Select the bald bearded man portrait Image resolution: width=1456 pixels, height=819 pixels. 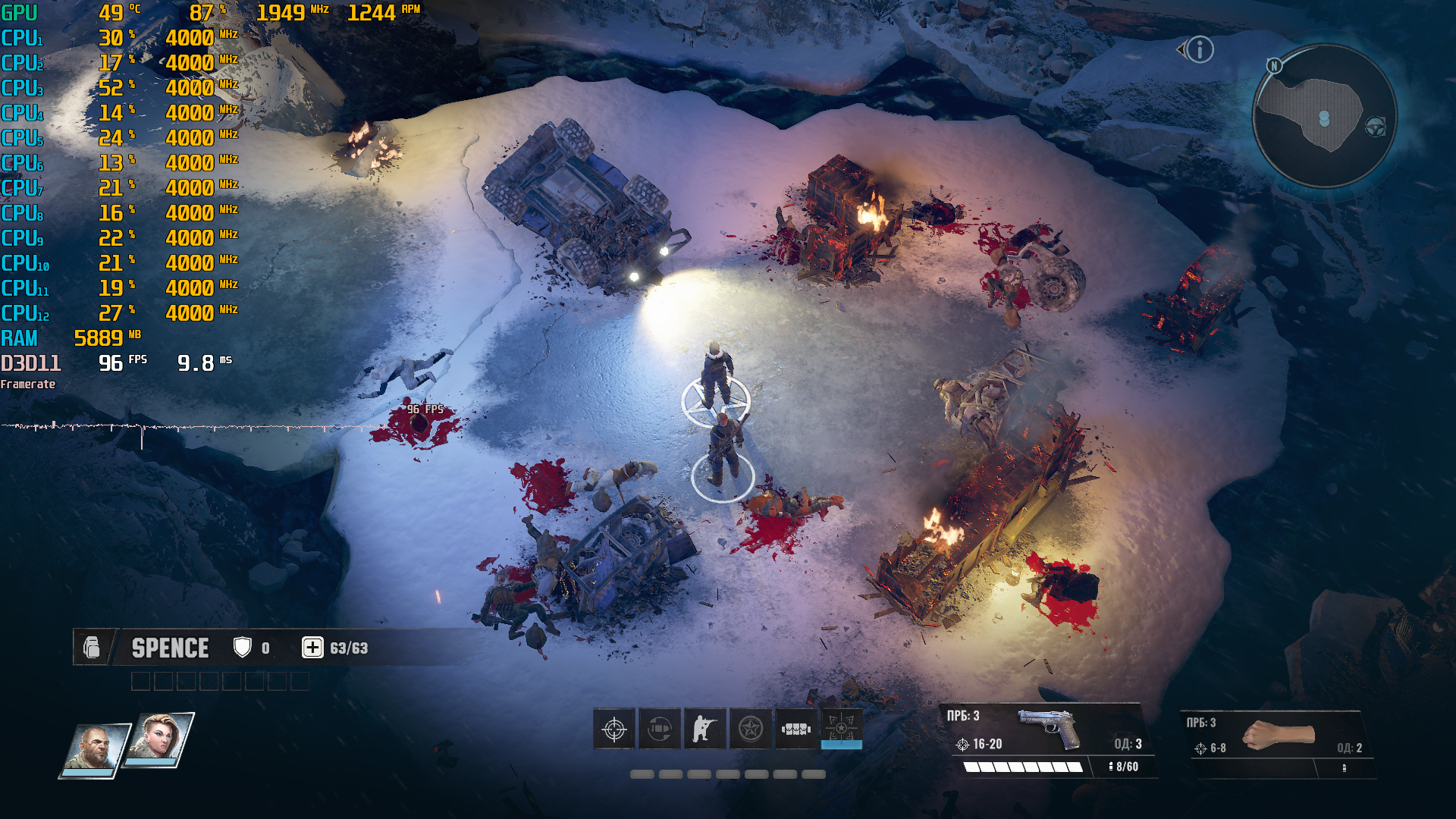tap(94, 749)
